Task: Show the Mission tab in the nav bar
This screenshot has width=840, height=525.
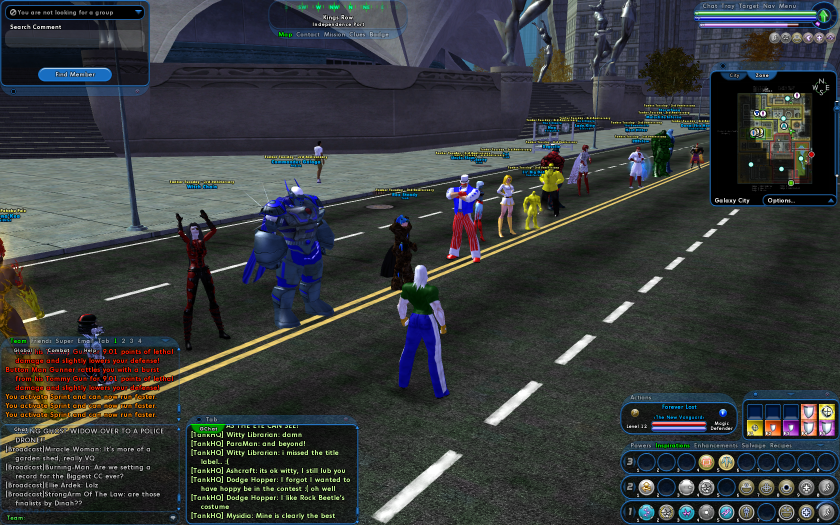Action: (337, 34)
